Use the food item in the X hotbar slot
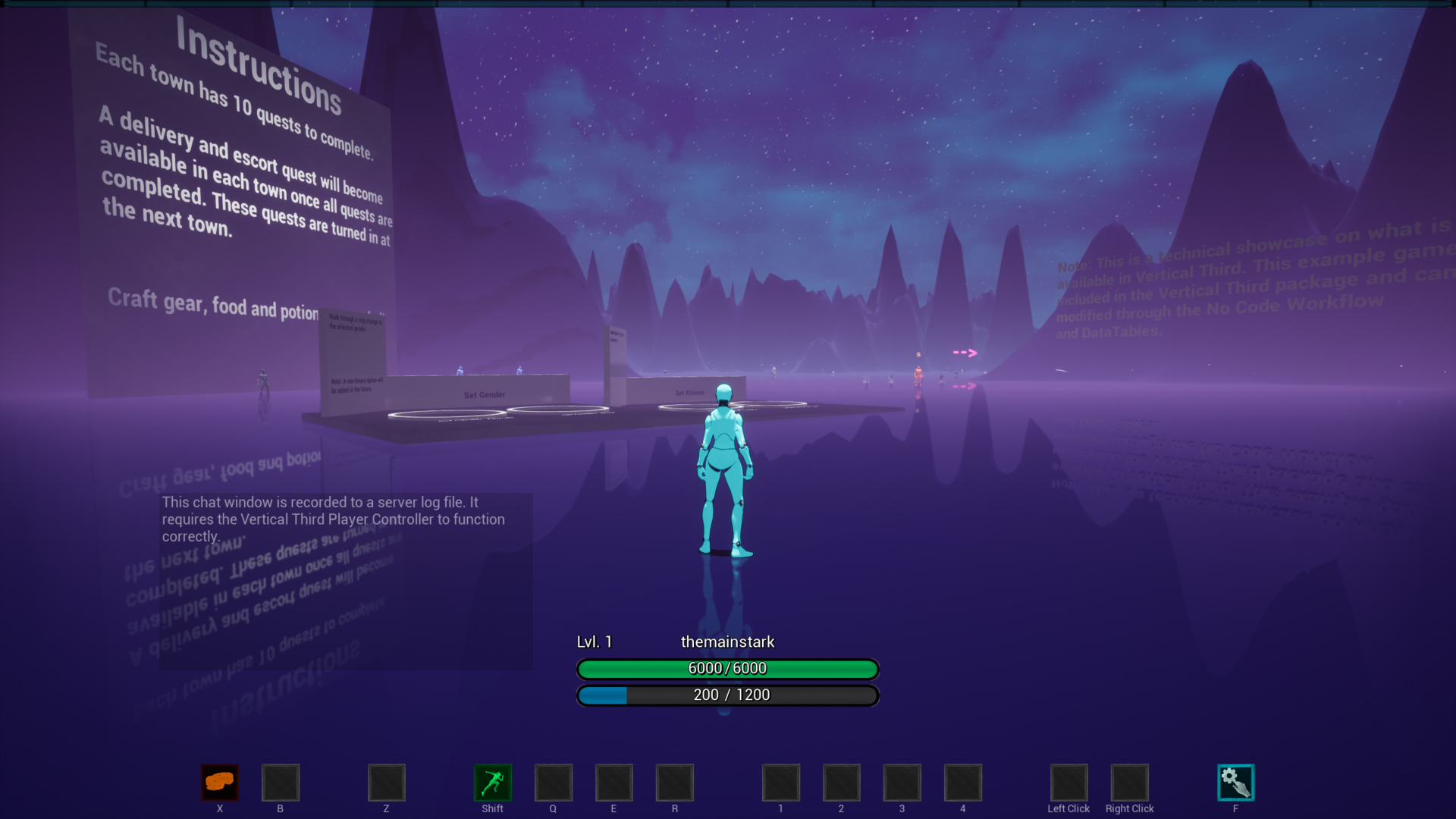 coord(219,782)
